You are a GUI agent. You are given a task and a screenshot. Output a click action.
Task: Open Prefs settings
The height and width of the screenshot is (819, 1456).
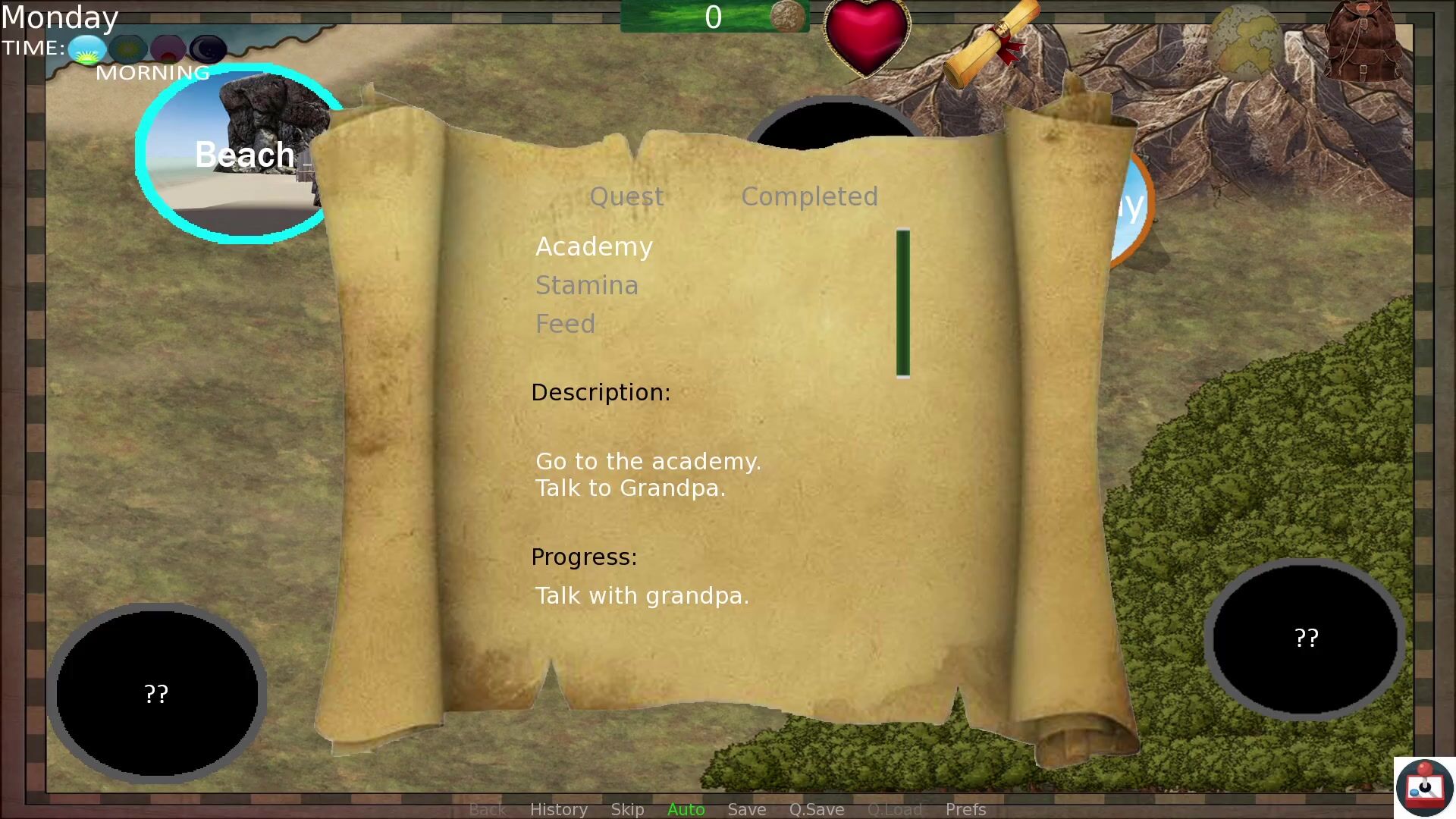pos(965,809)
